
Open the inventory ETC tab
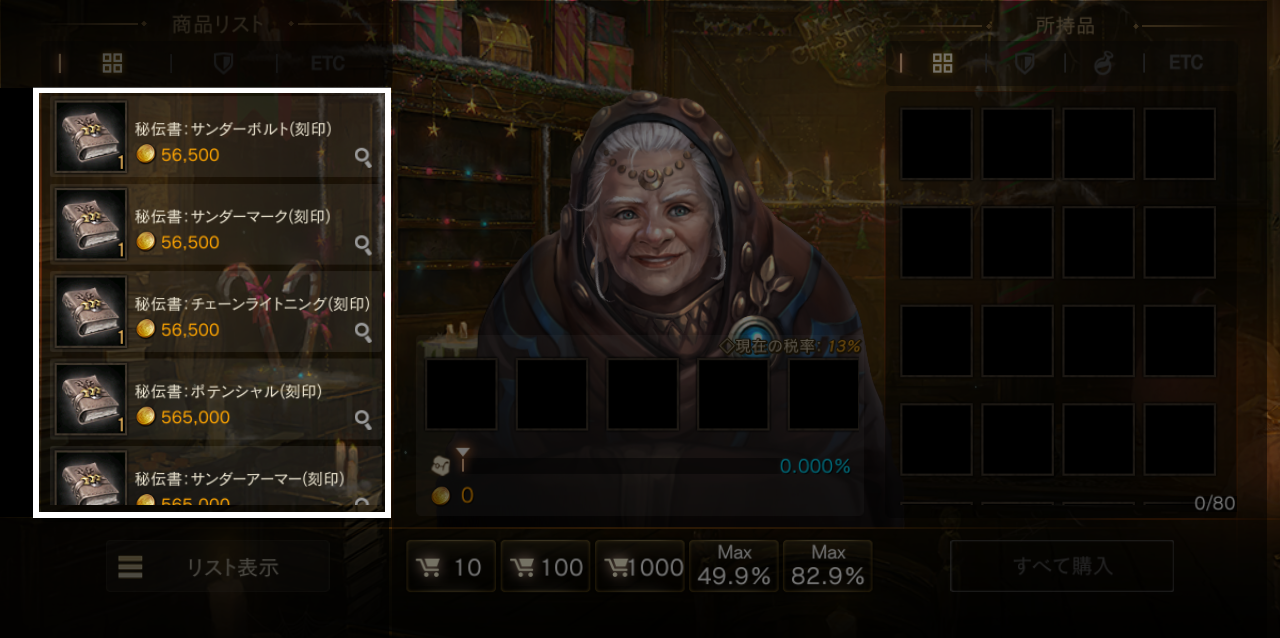[1185, 63]
